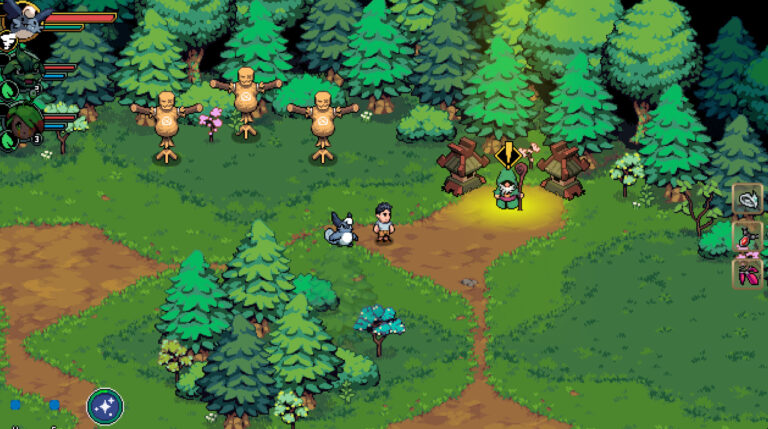This screenshot has width=768, height=429.
Task: Use the pink berries item slot
Action: pyautogui.click(x=747, y=273)
